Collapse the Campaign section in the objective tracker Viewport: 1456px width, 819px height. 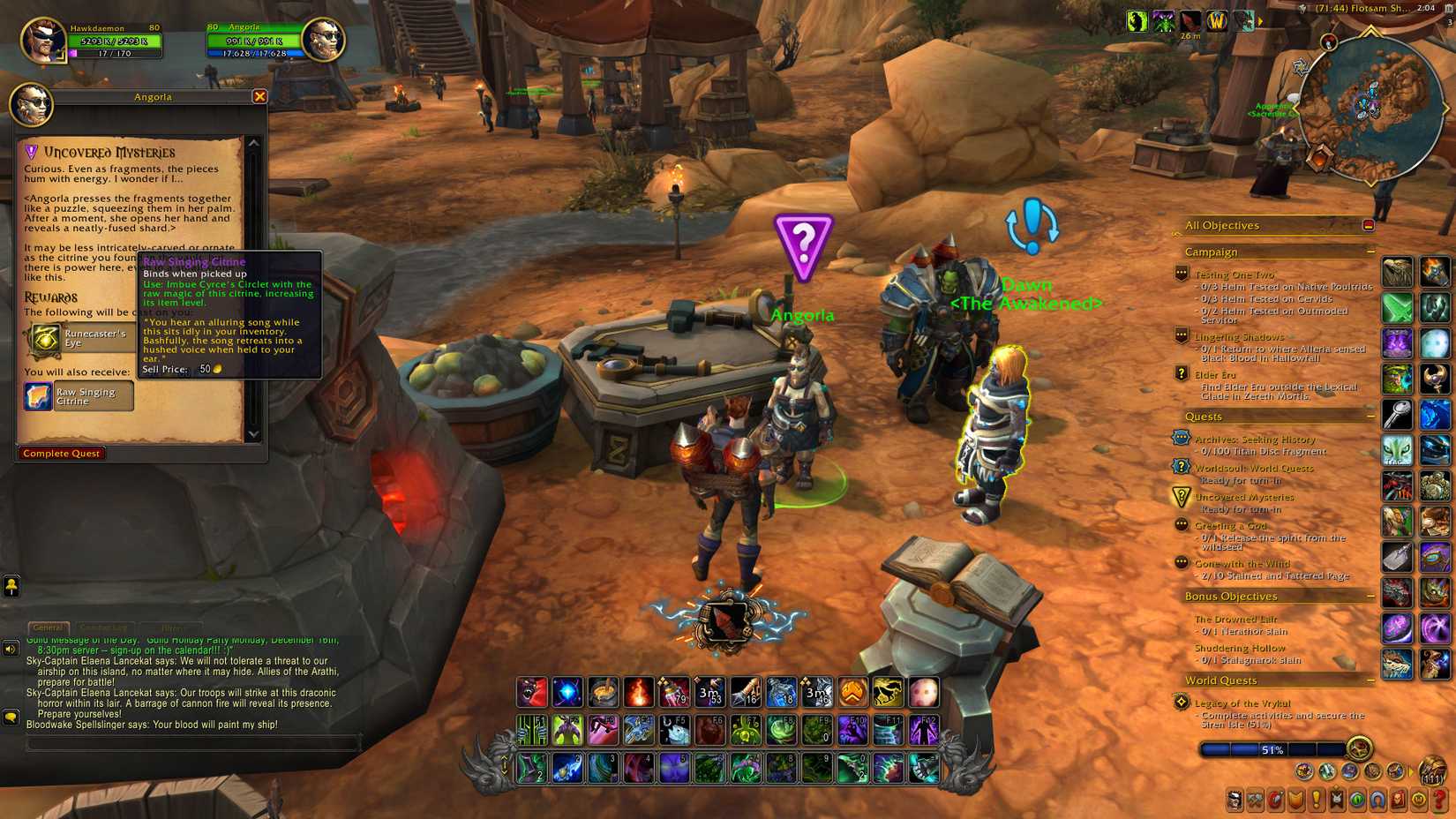pos(1370,252)
